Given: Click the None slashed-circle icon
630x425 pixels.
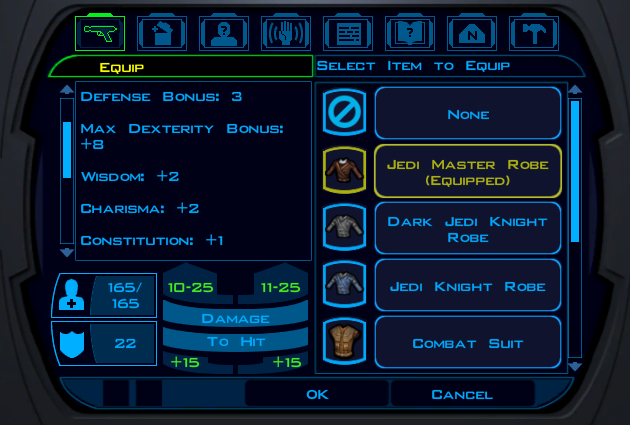Looking at the screenshot, I should pyautogui.click(x=341, y=114).
